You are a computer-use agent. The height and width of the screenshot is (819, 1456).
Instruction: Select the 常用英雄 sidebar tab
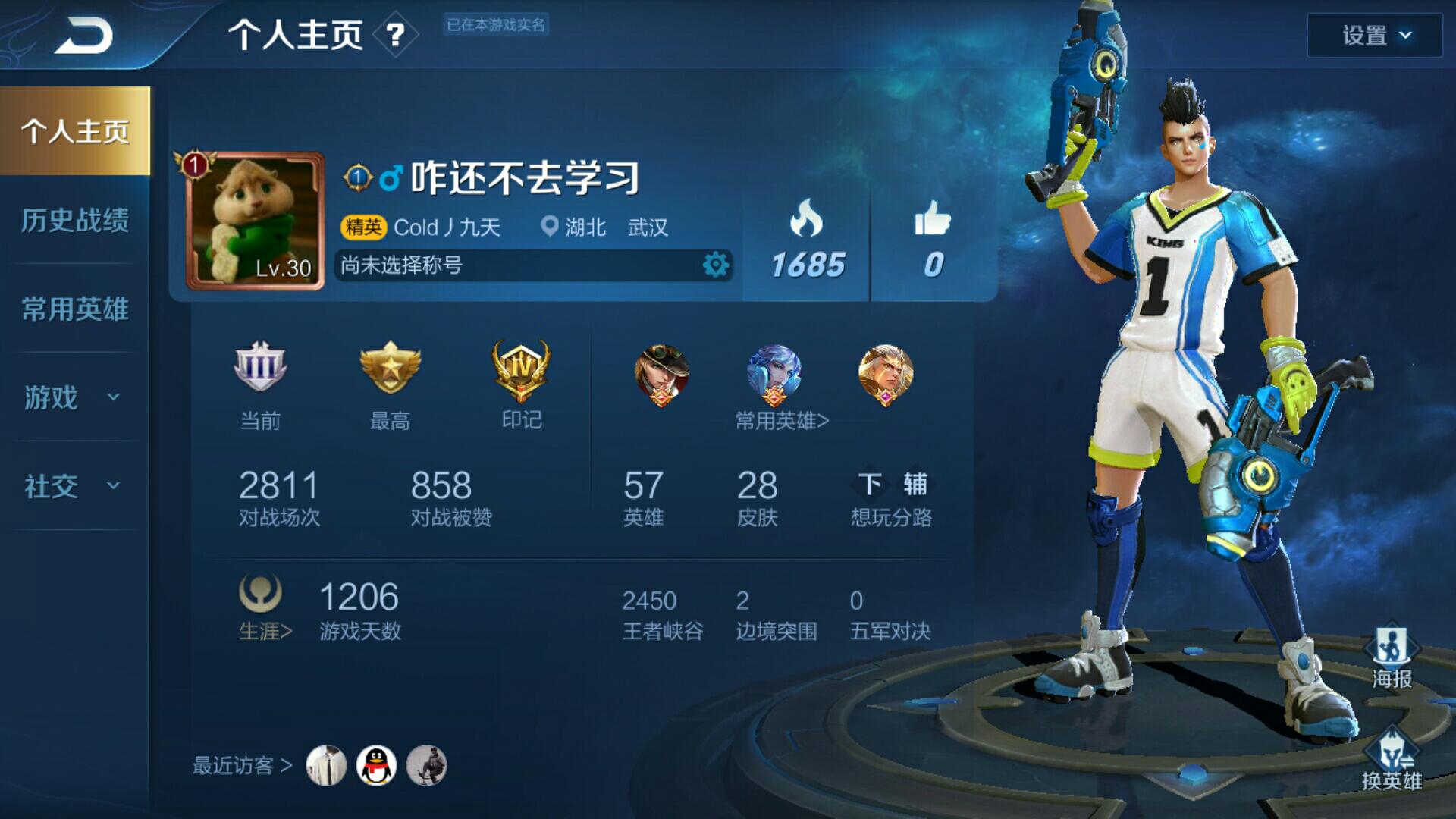coord(74,309)
